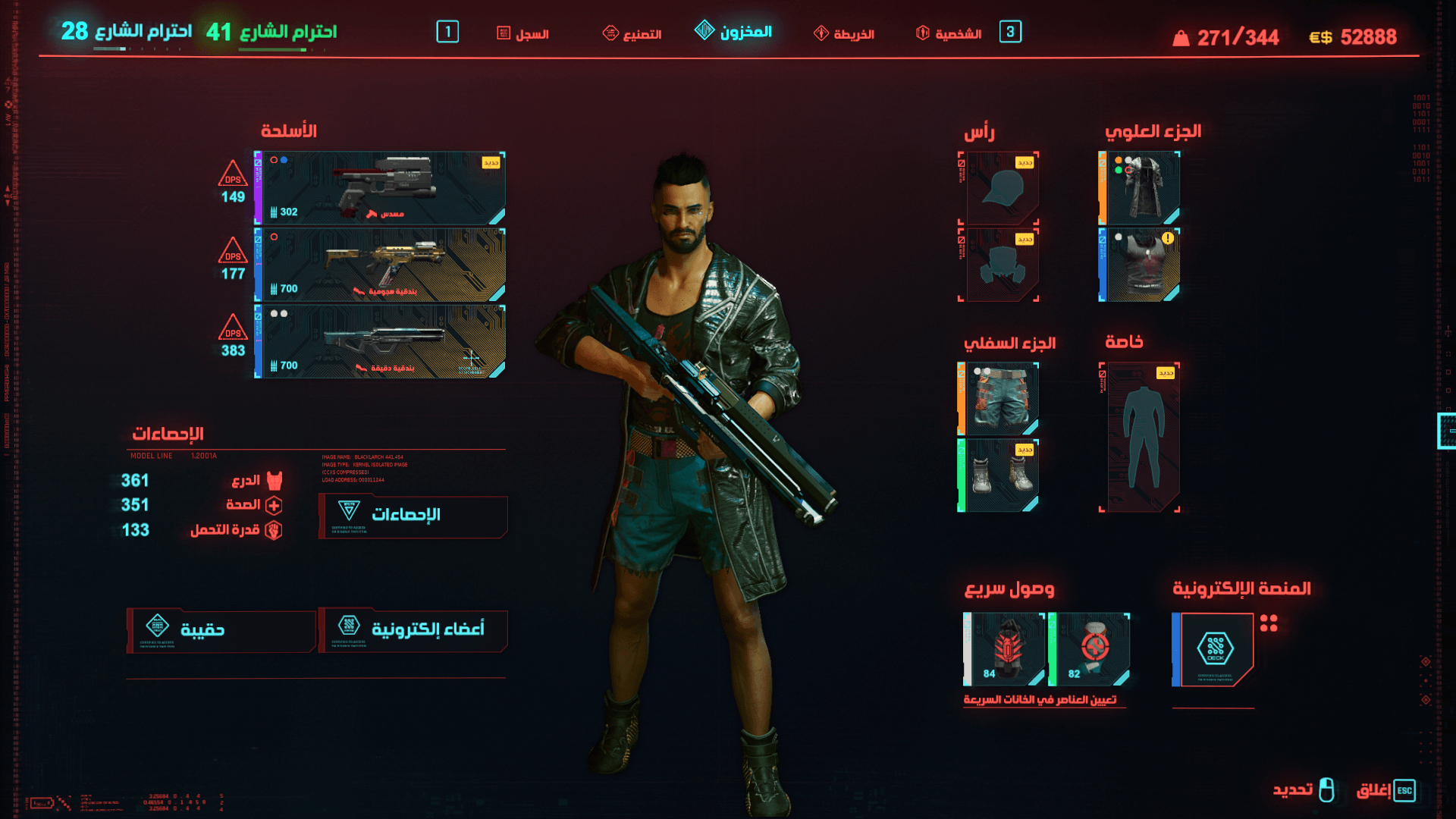Select the special outfit body suit slot

(x=1141, y=437)
